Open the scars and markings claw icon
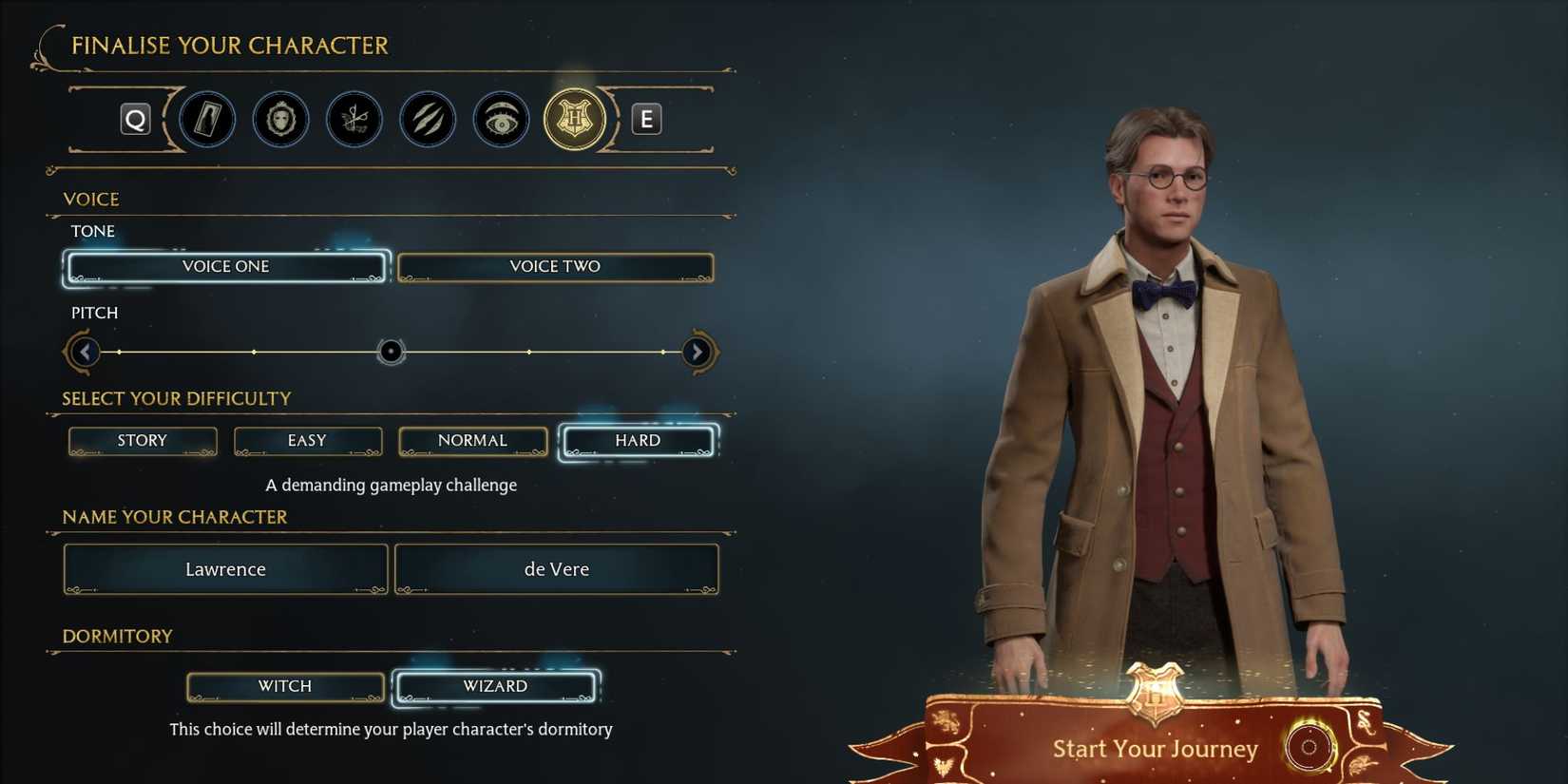 (428, 119)
